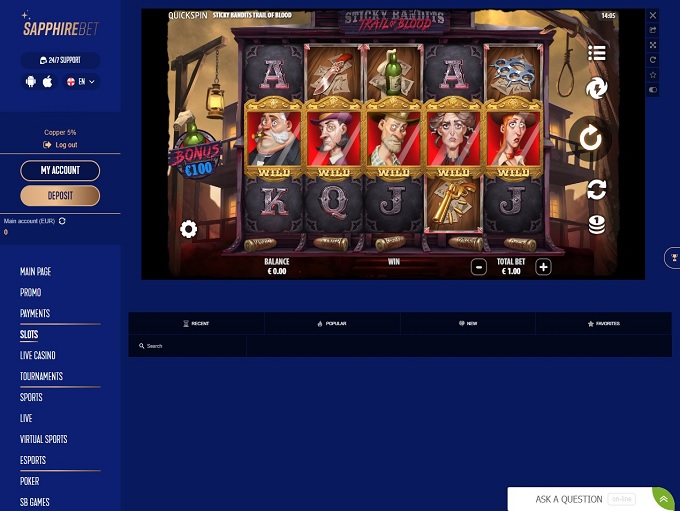680x511 pixels.
Task: Open game settings via the gear icon
Action: tap(188, 229)
